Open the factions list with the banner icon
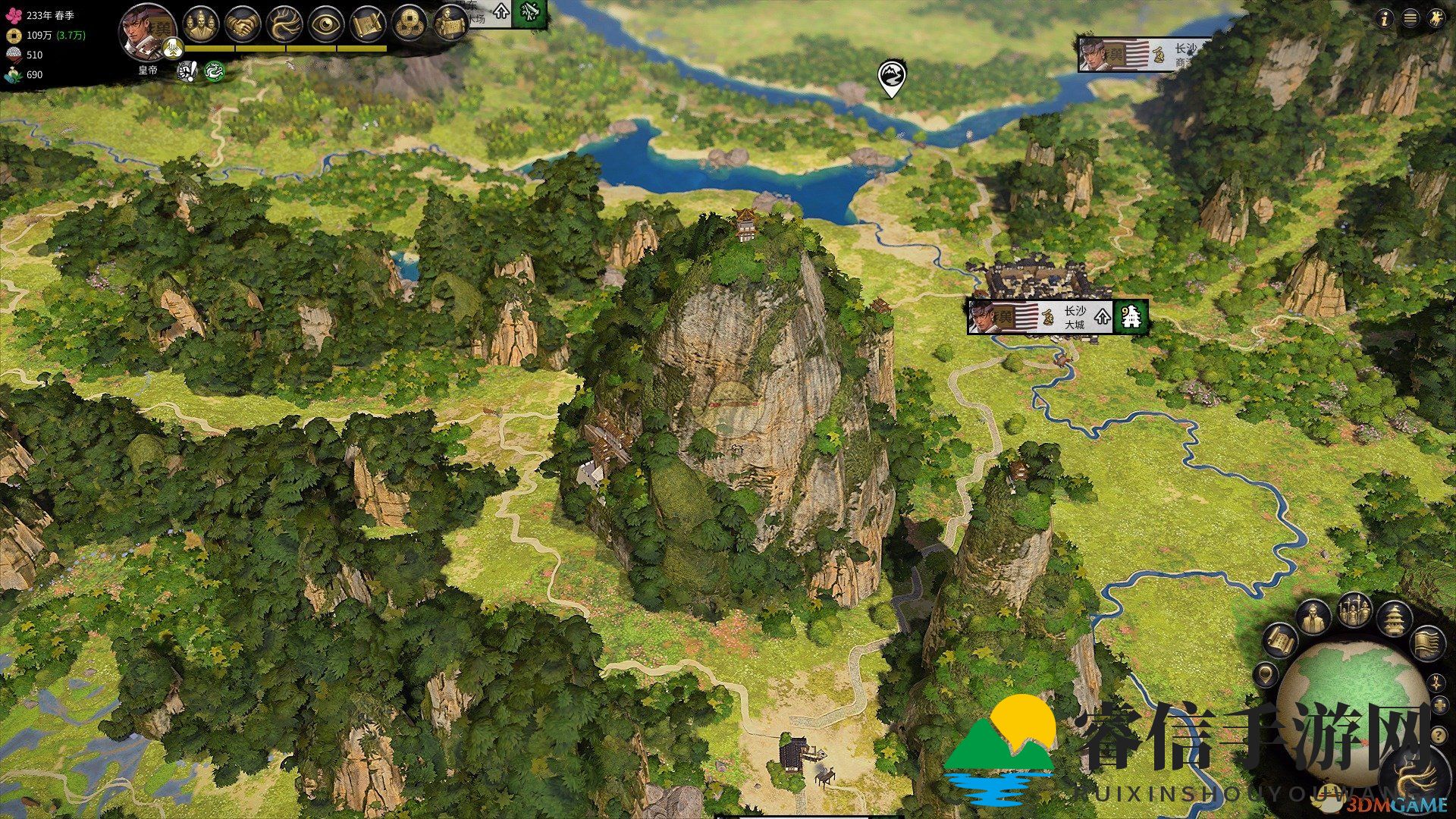Screen dimensions: 1456x819 pos(1426,642)
